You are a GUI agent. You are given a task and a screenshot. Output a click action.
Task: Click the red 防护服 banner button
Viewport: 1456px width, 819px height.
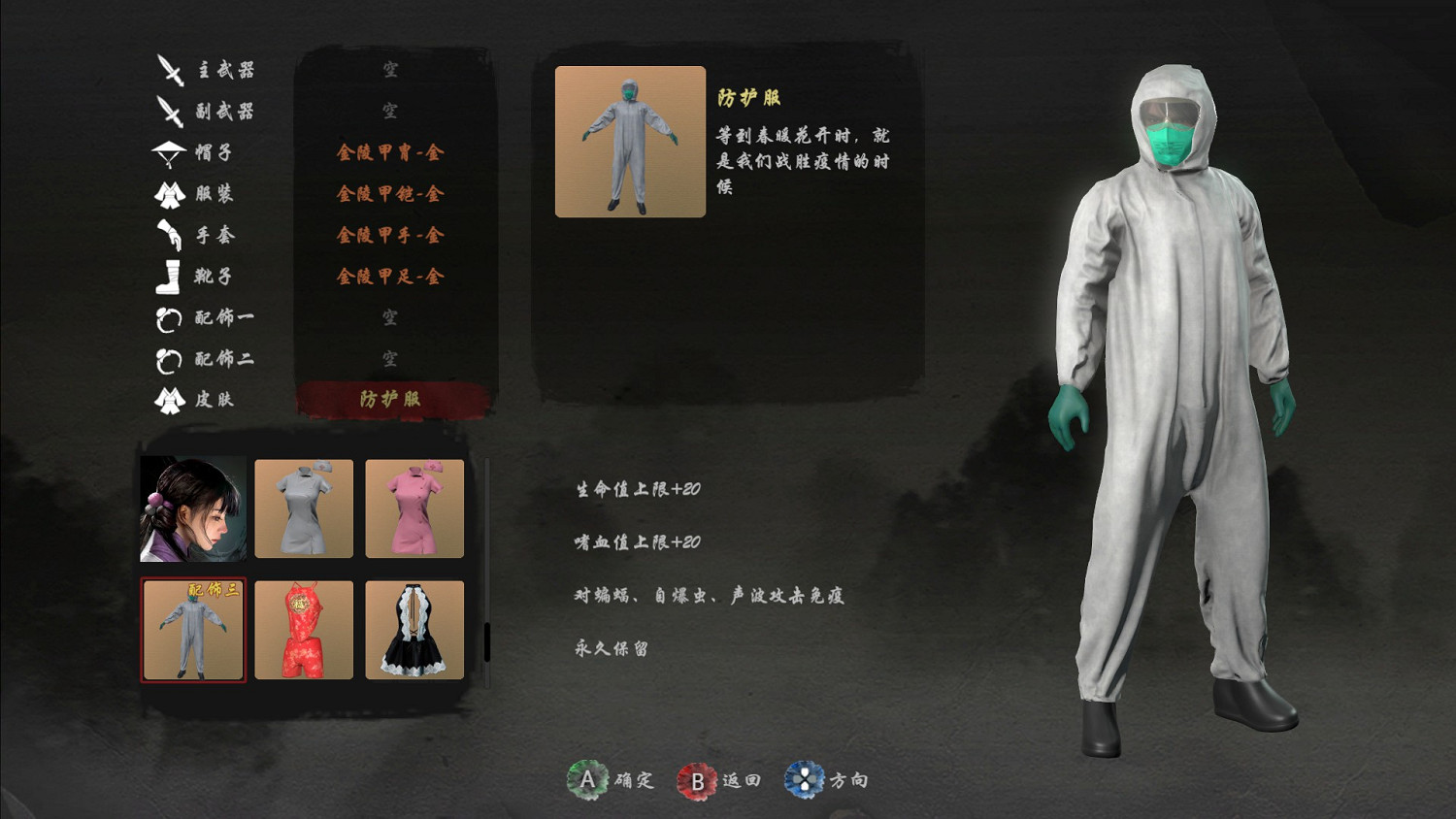pyautogui.click(x=390, y=400)
